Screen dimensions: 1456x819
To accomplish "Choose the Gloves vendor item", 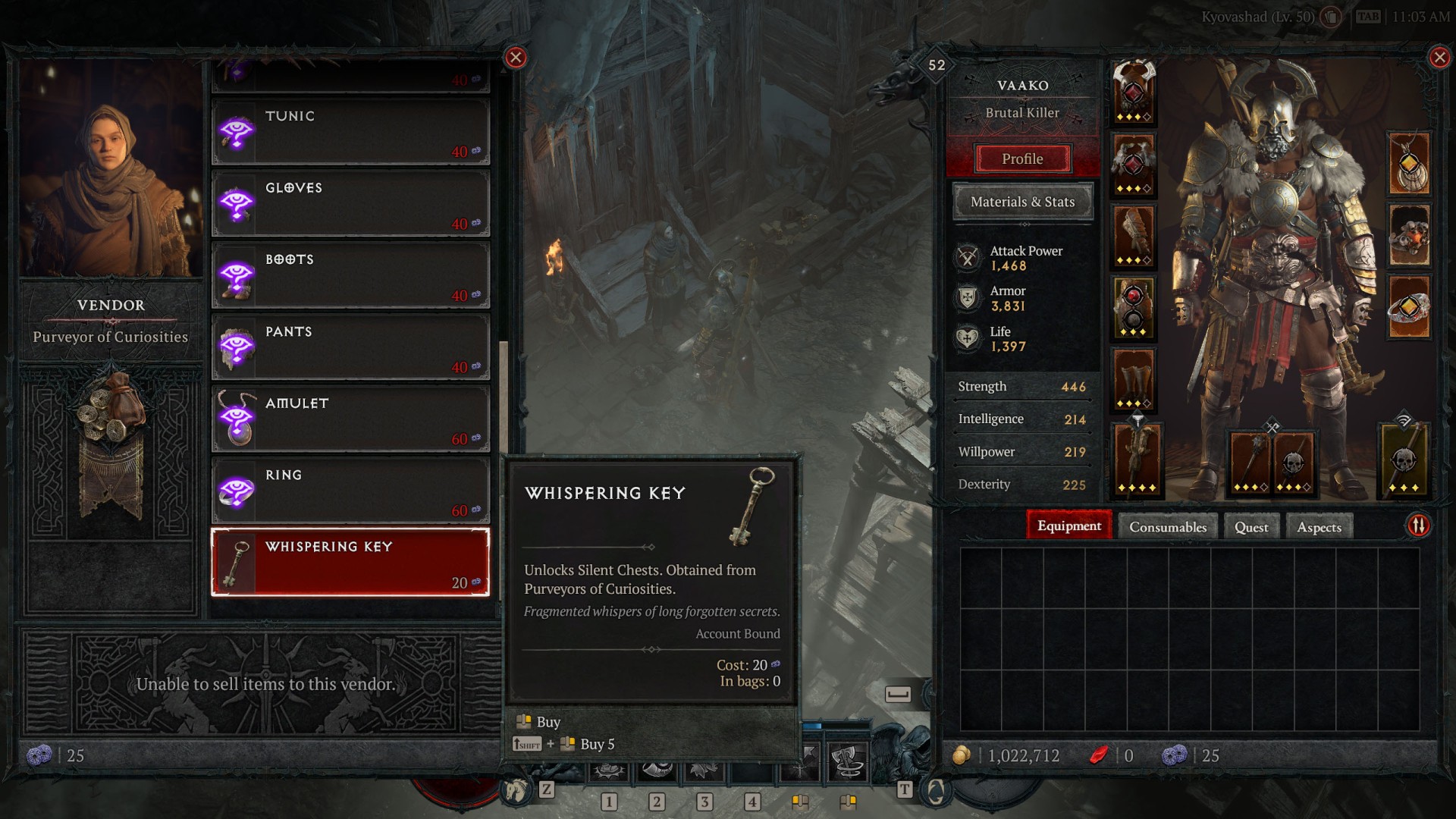I will [350, 204].
